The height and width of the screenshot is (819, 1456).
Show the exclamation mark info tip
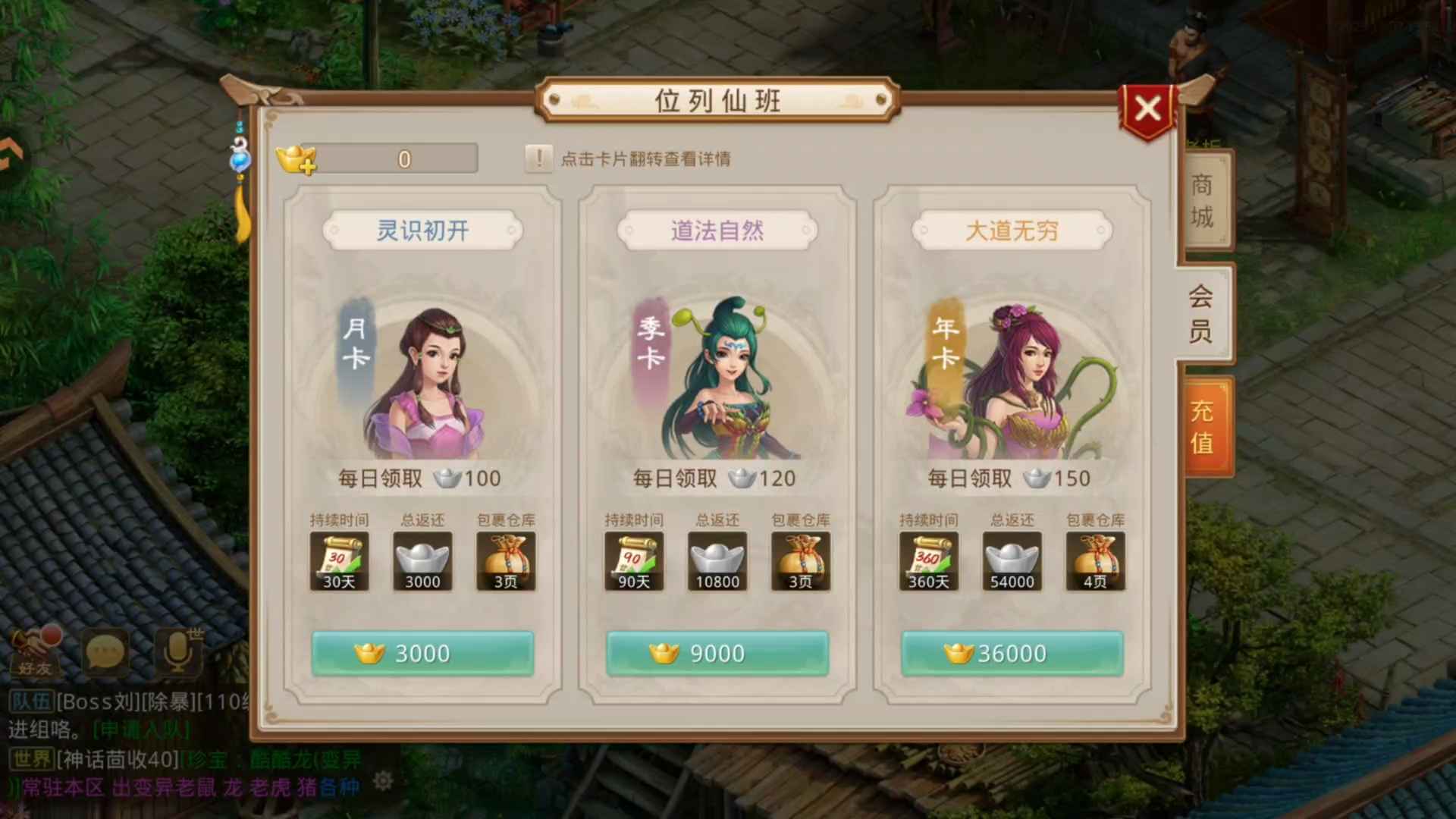point(538,158)
